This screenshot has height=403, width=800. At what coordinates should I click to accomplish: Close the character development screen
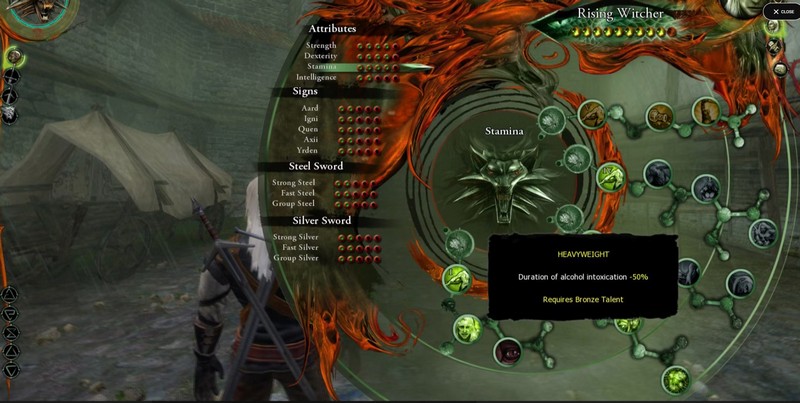click(781, 11)
